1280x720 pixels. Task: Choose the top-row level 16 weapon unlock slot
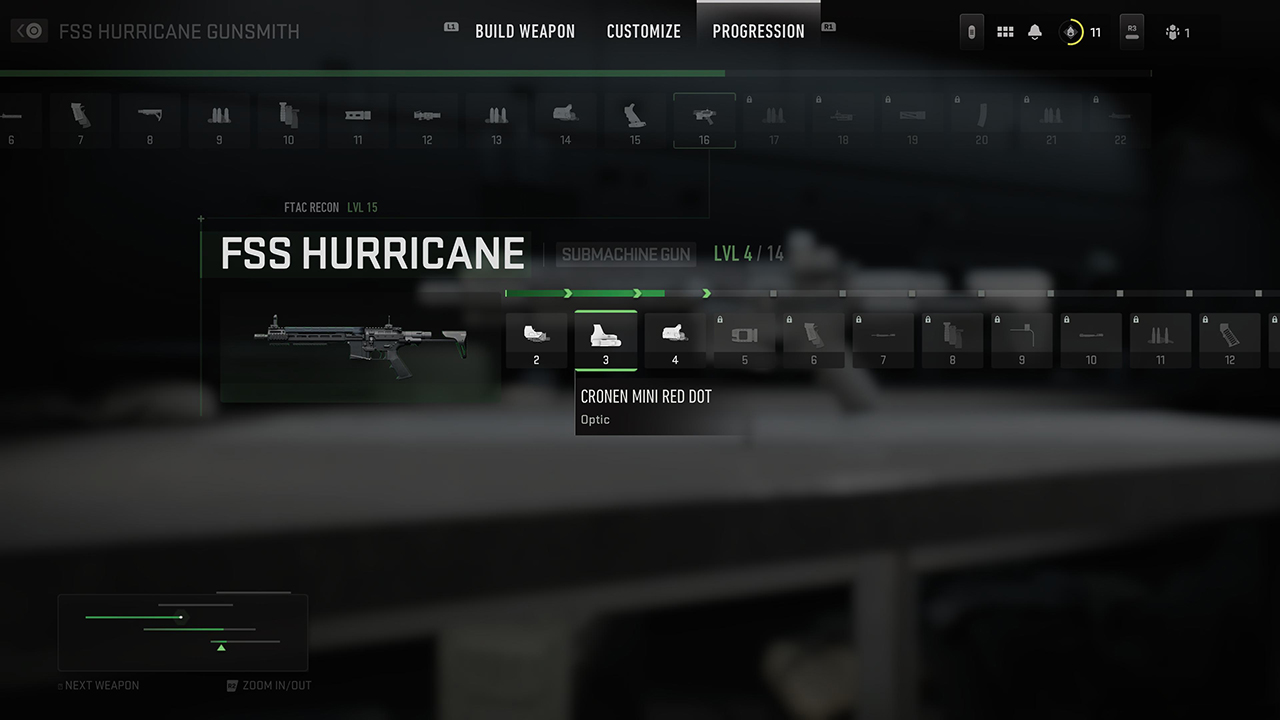coord(704,121)
